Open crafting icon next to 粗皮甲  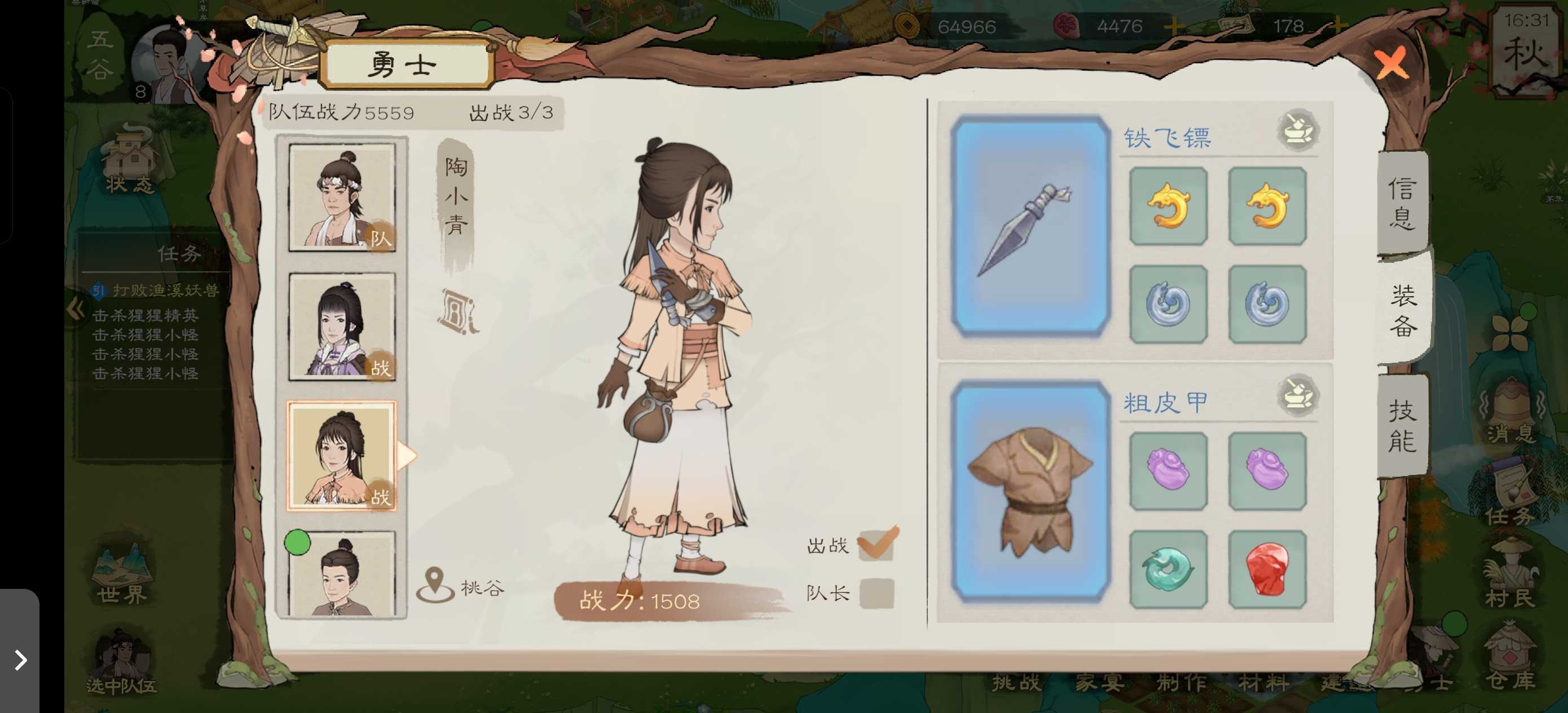(x=1297, y=397)
